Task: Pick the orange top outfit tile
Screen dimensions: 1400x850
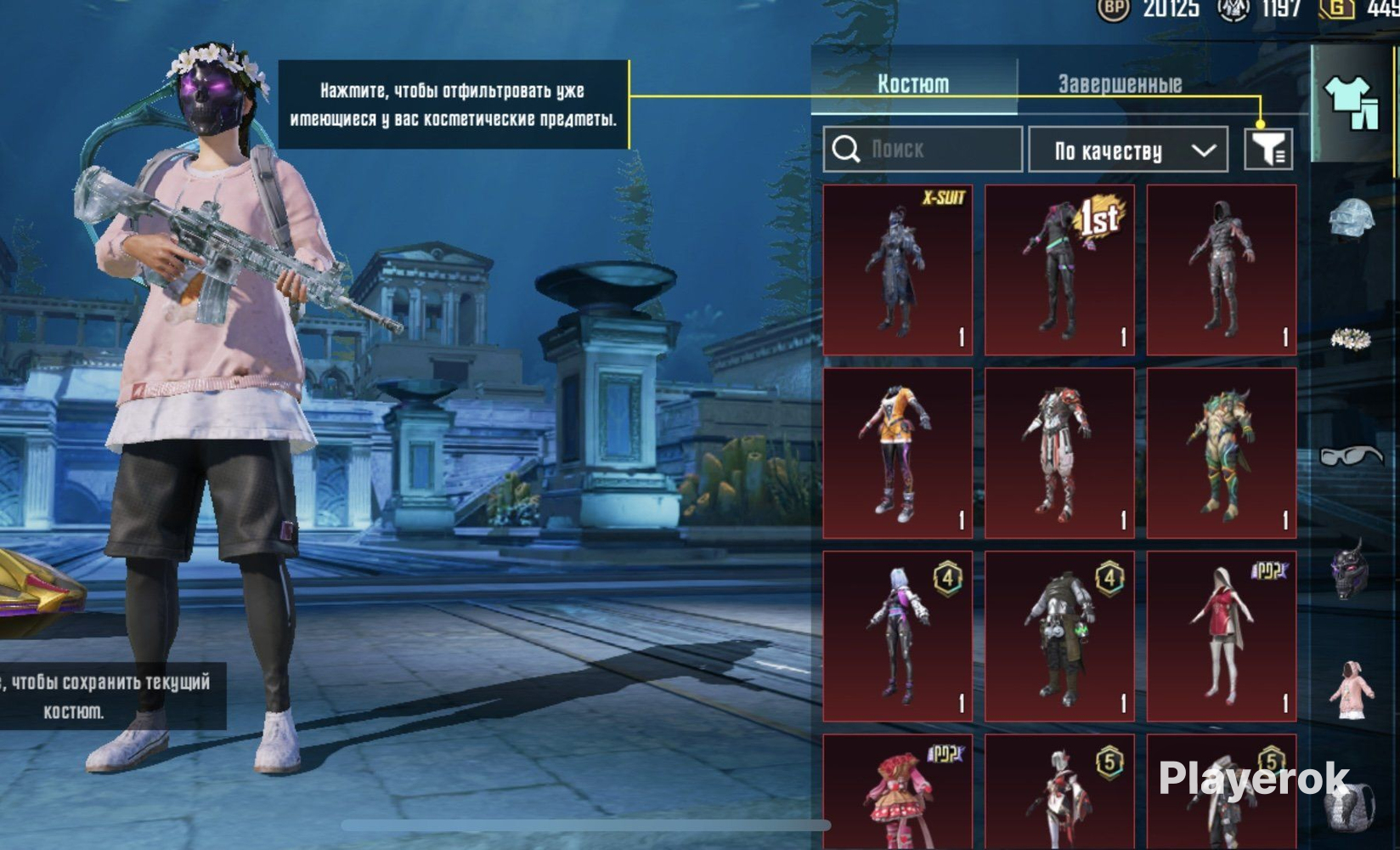Action: 898,452
